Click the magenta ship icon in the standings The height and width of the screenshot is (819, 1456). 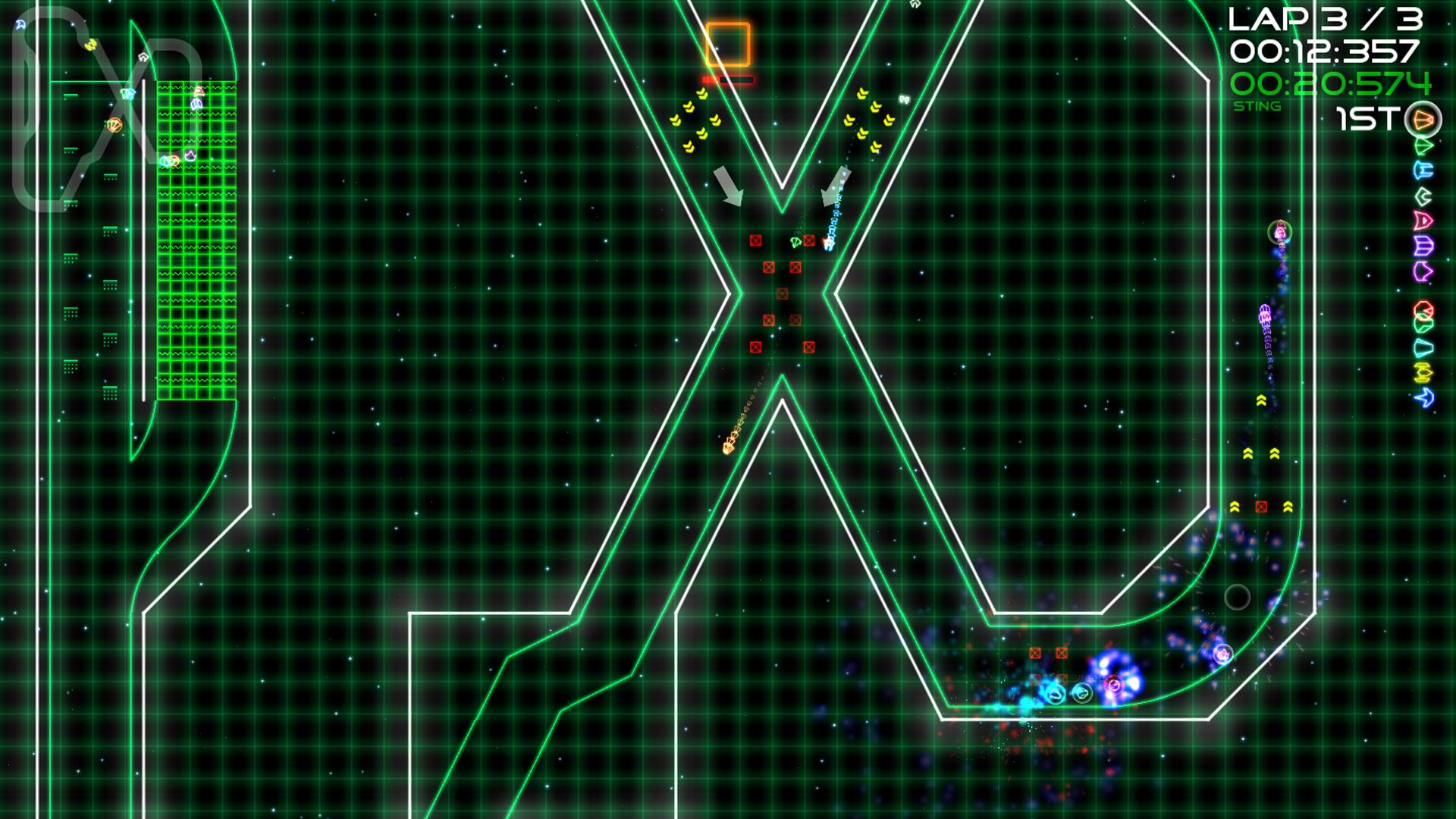pos(1422,271)
